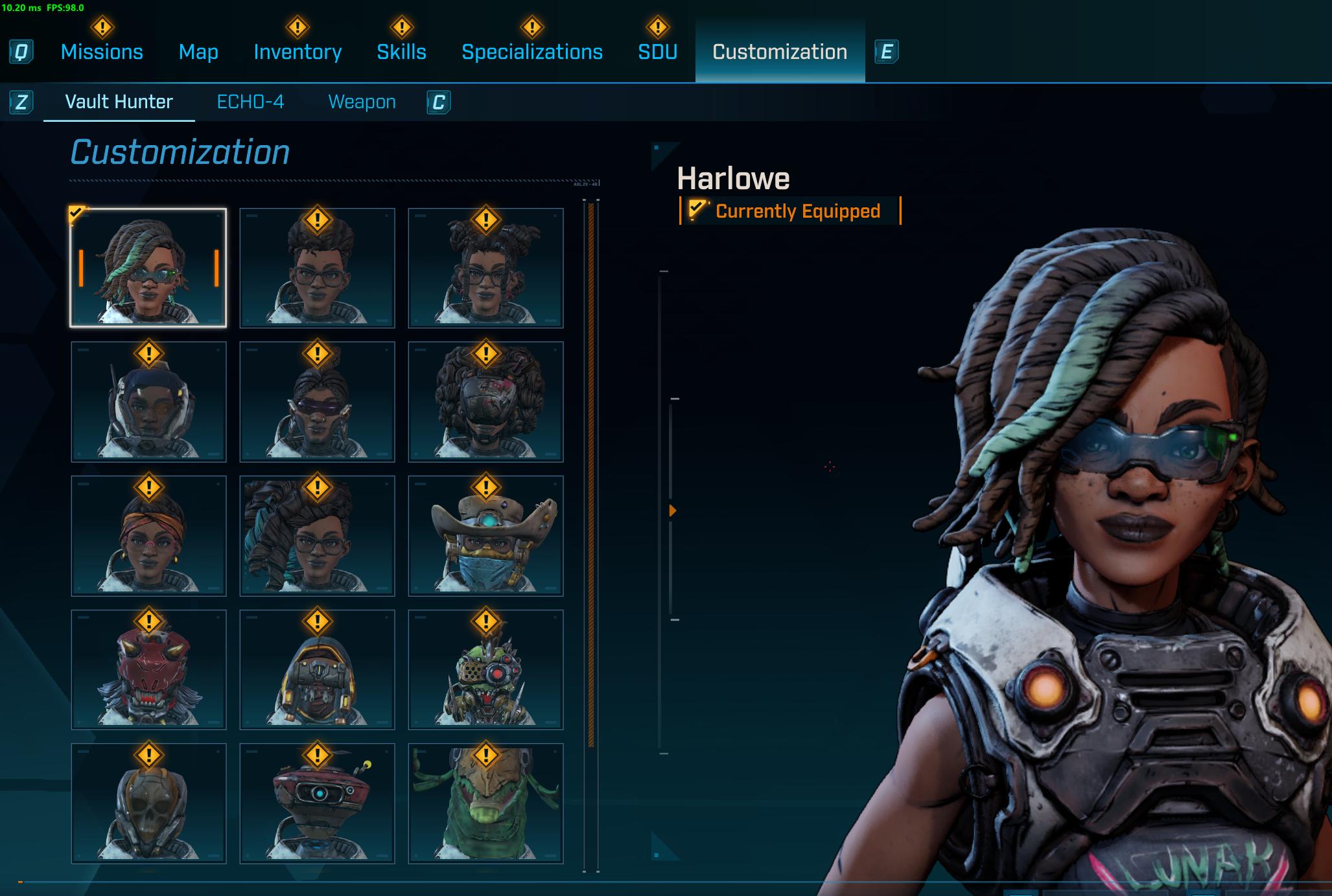Choose the green crocodile creature head
Image resolution: width=1332 pixels, height=896 pixels.
click(485, 803)
